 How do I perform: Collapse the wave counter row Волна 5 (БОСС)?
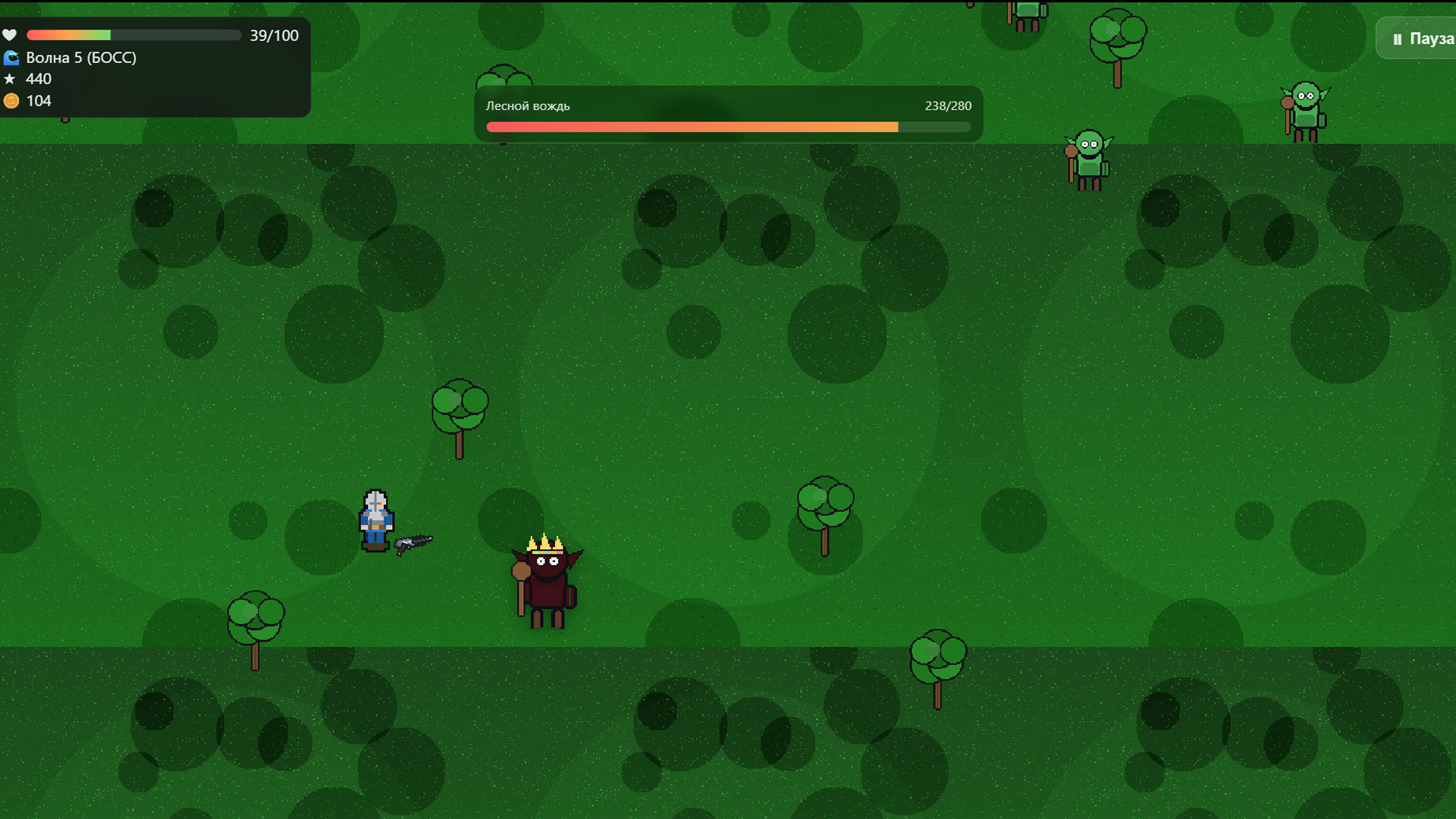(81, 57)
